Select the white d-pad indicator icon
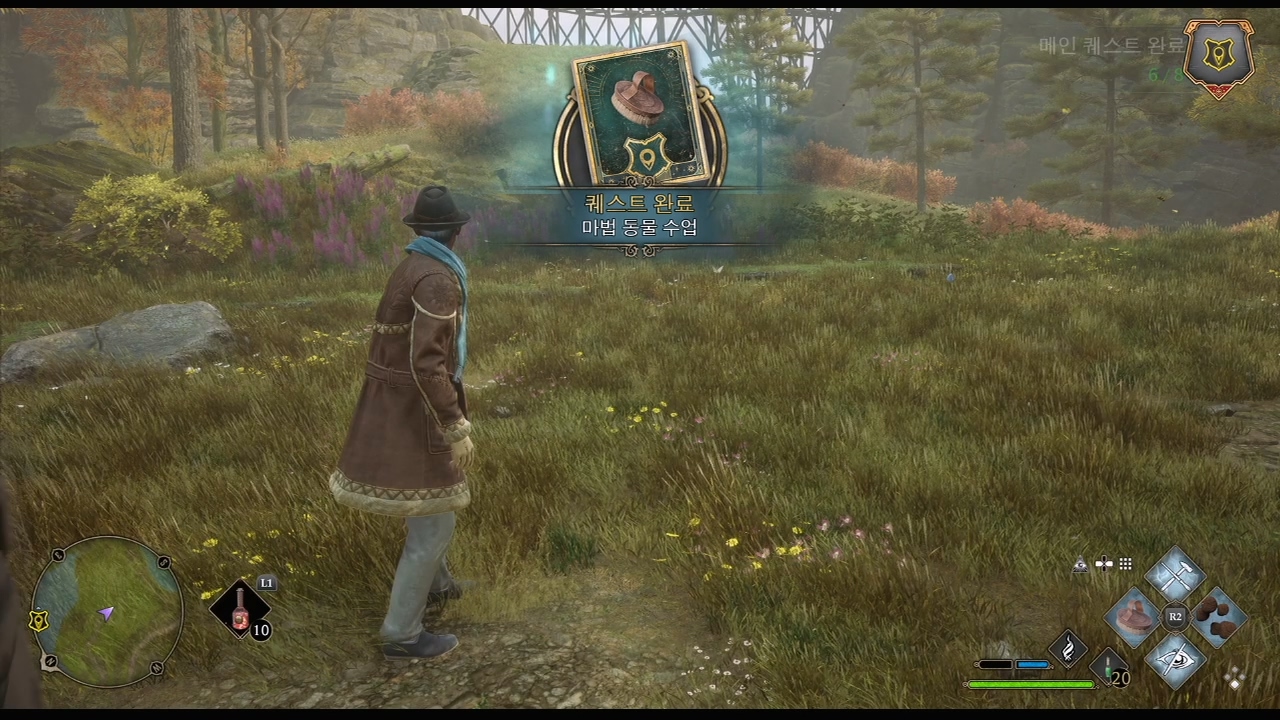Image resolution: width=1280 pixels, height=720 pixels. point(1104,564)
